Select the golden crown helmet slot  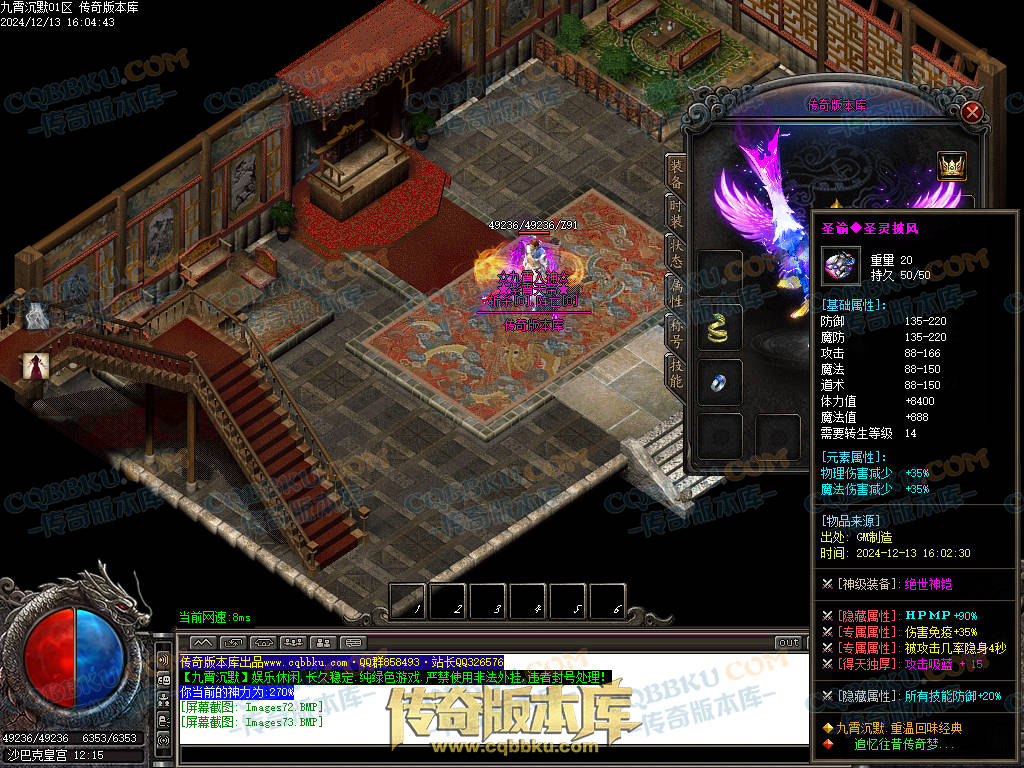point(951,165)
